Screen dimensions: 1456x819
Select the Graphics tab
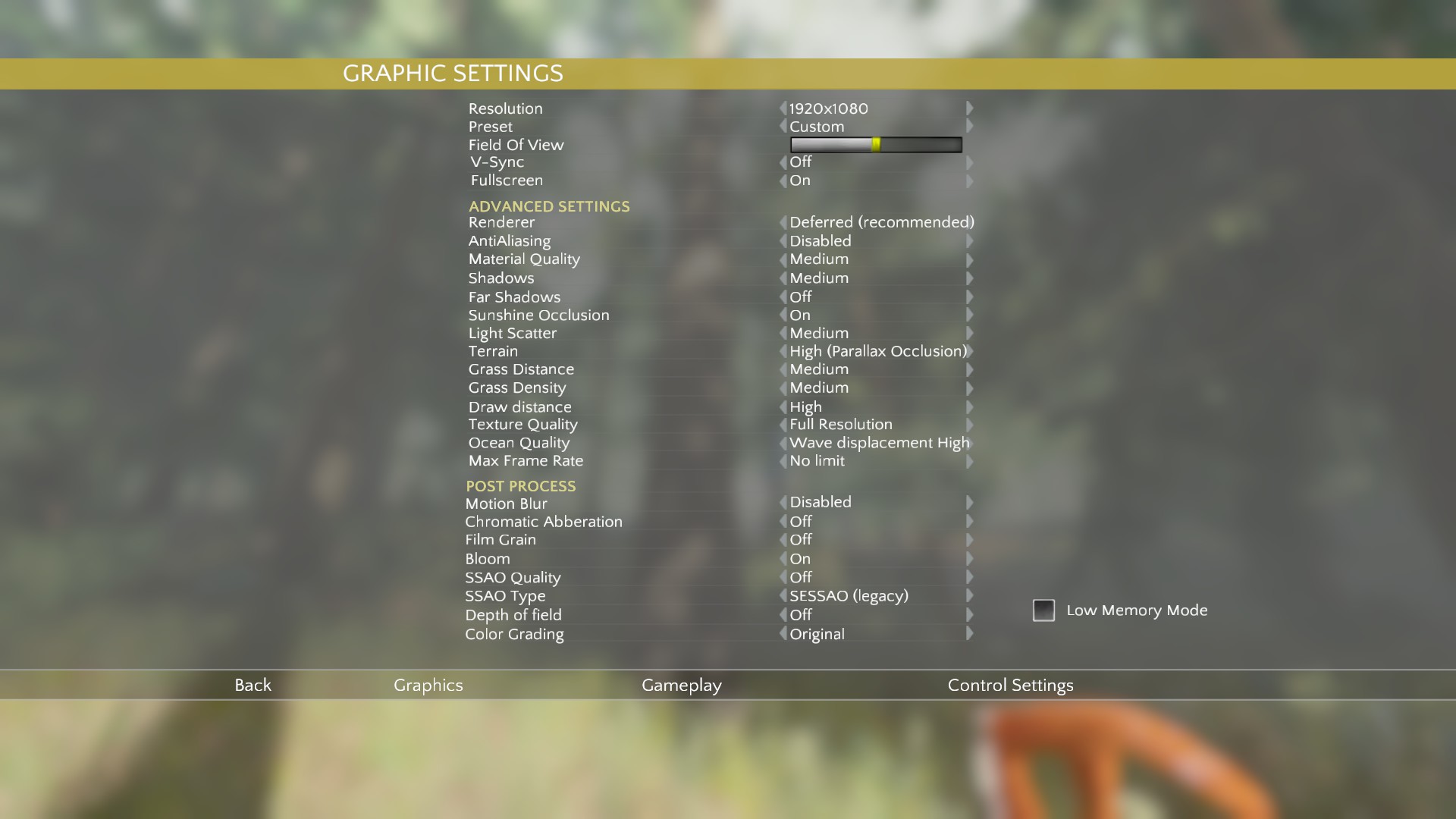tap(428, 685)
